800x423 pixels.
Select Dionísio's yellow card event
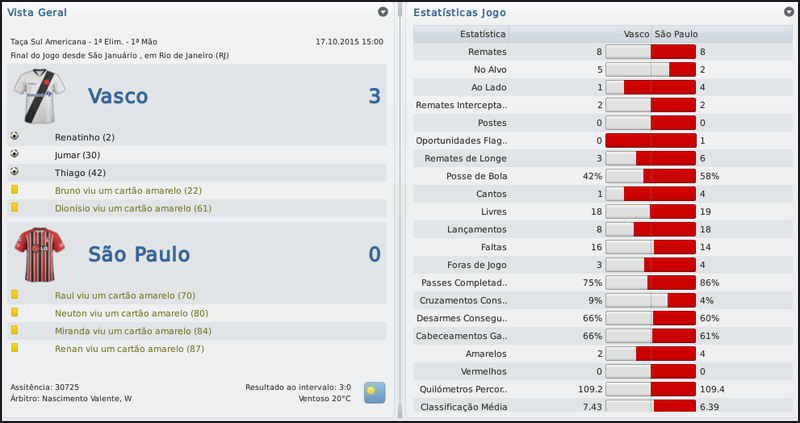point(133,208)
